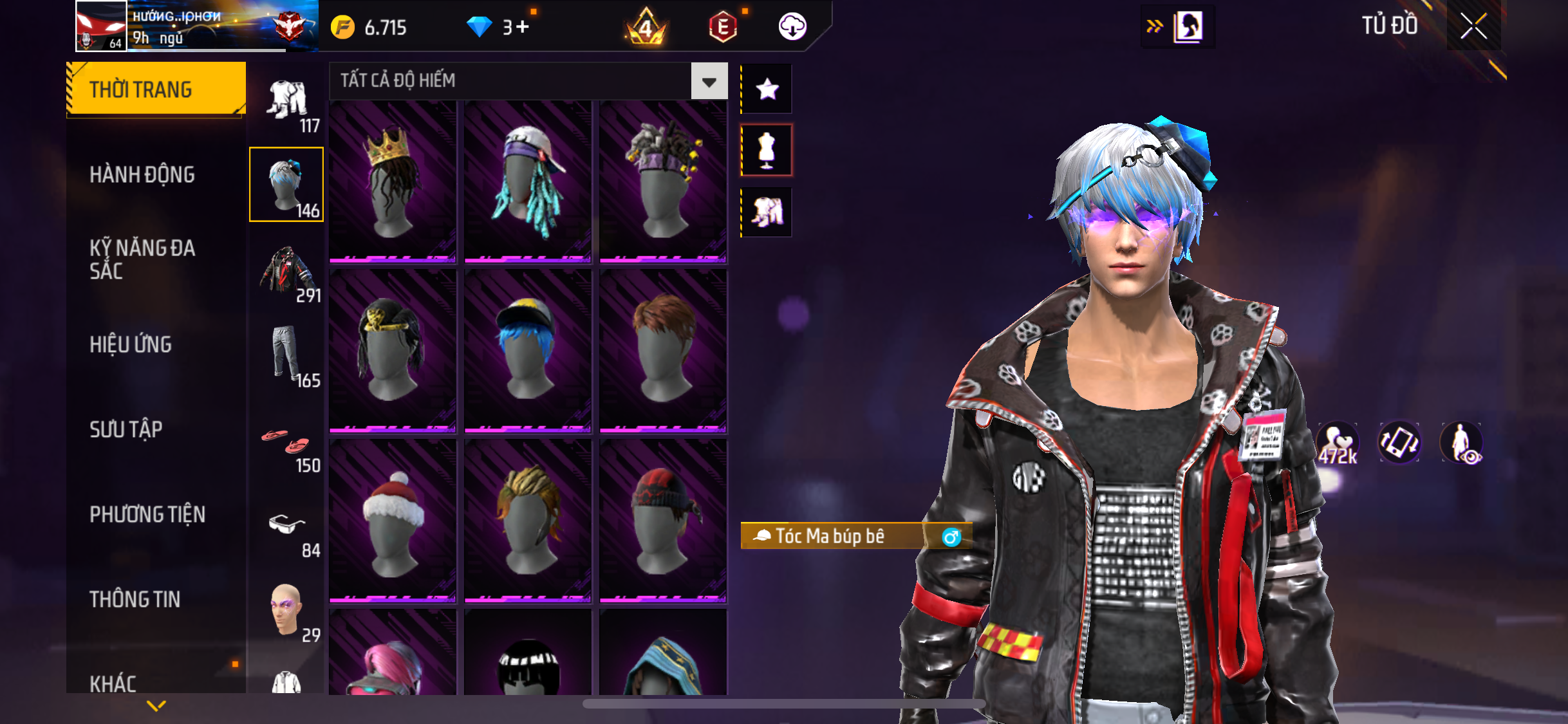Select the pants subcategory
The height and width of the screenshot is (724, 1568).
(x=287, y=355)
